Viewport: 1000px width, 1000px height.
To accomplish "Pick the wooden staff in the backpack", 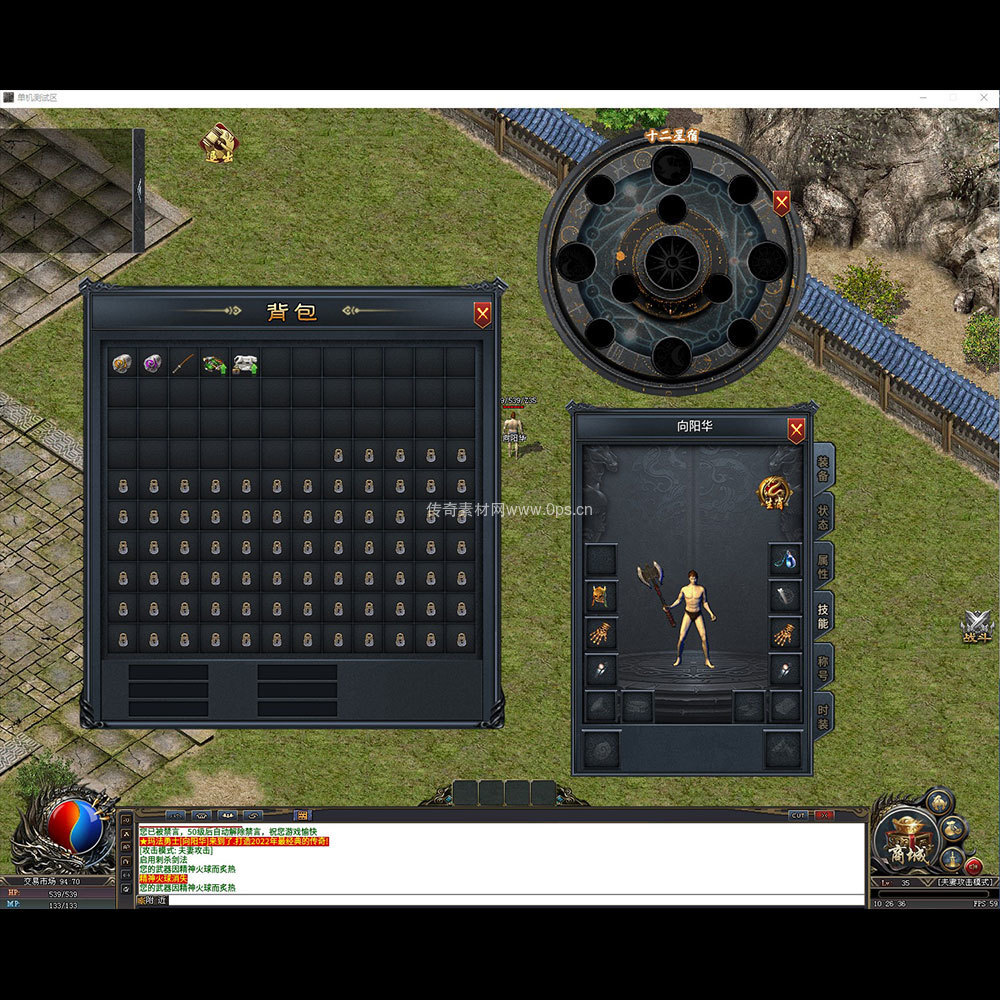I will (x=183, y=363).
